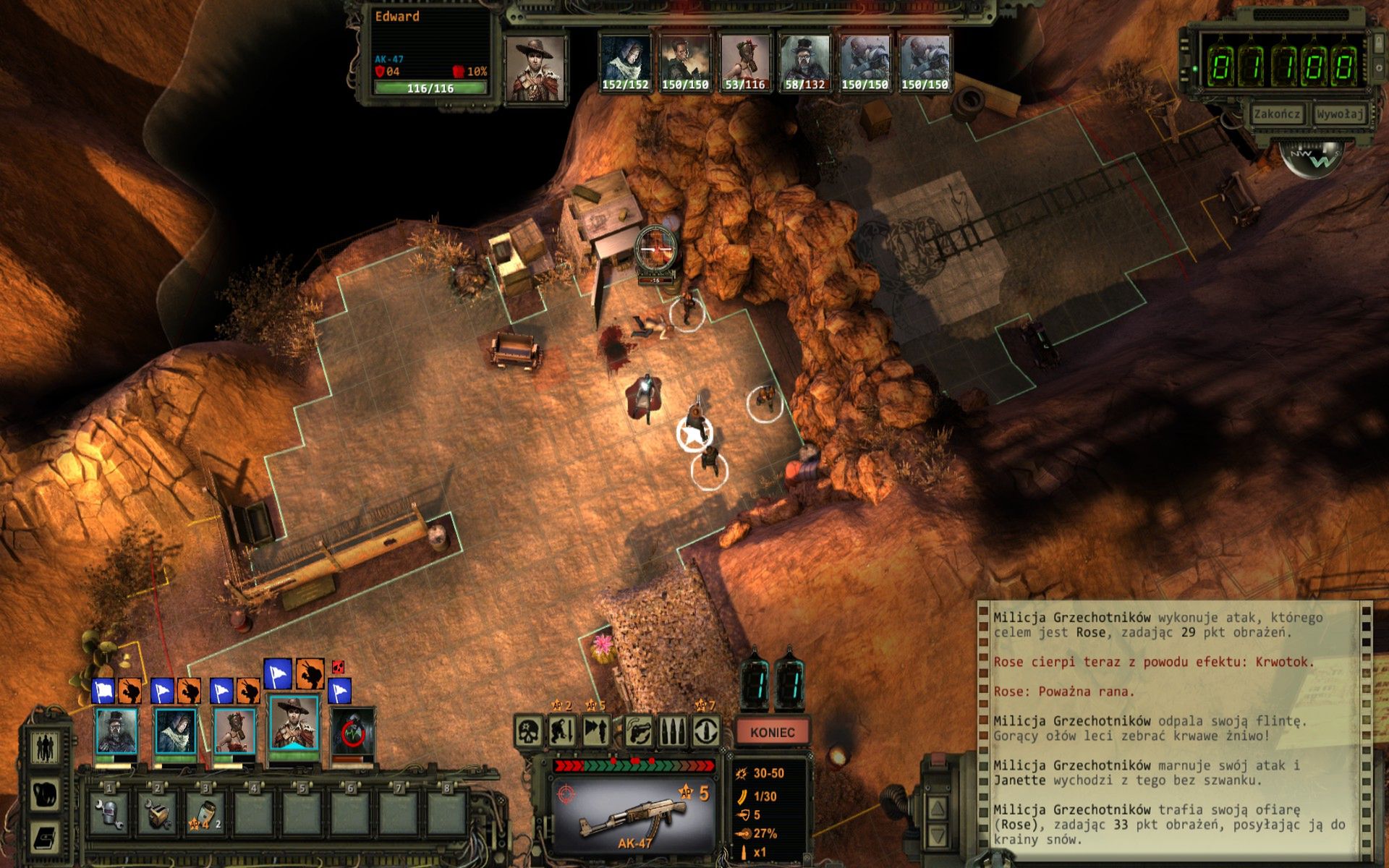Switch weapon with the revolver icon

(x=637, y=731)
